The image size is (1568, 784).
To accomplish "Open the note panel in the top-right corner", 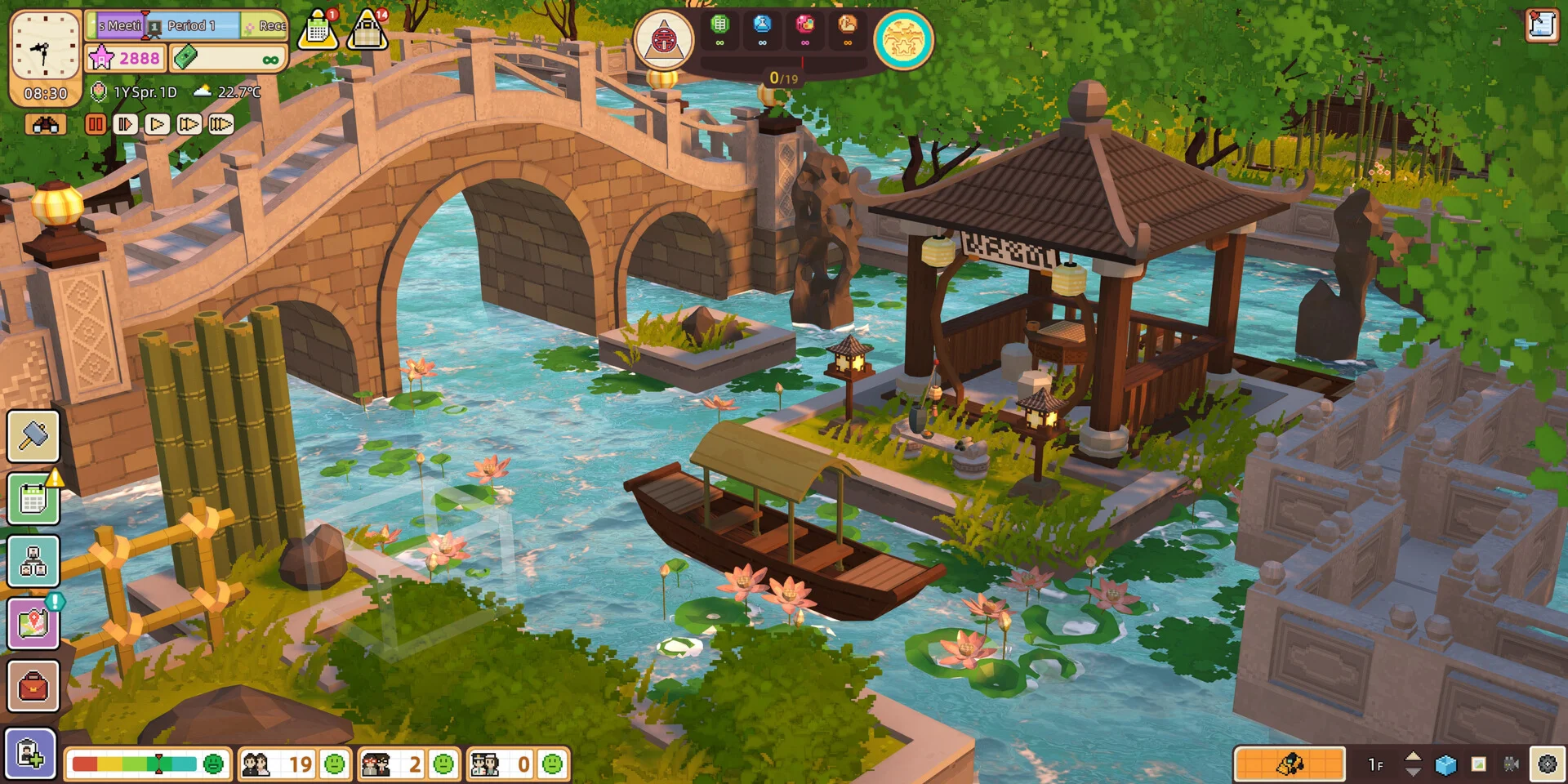I will [1541, 24].
